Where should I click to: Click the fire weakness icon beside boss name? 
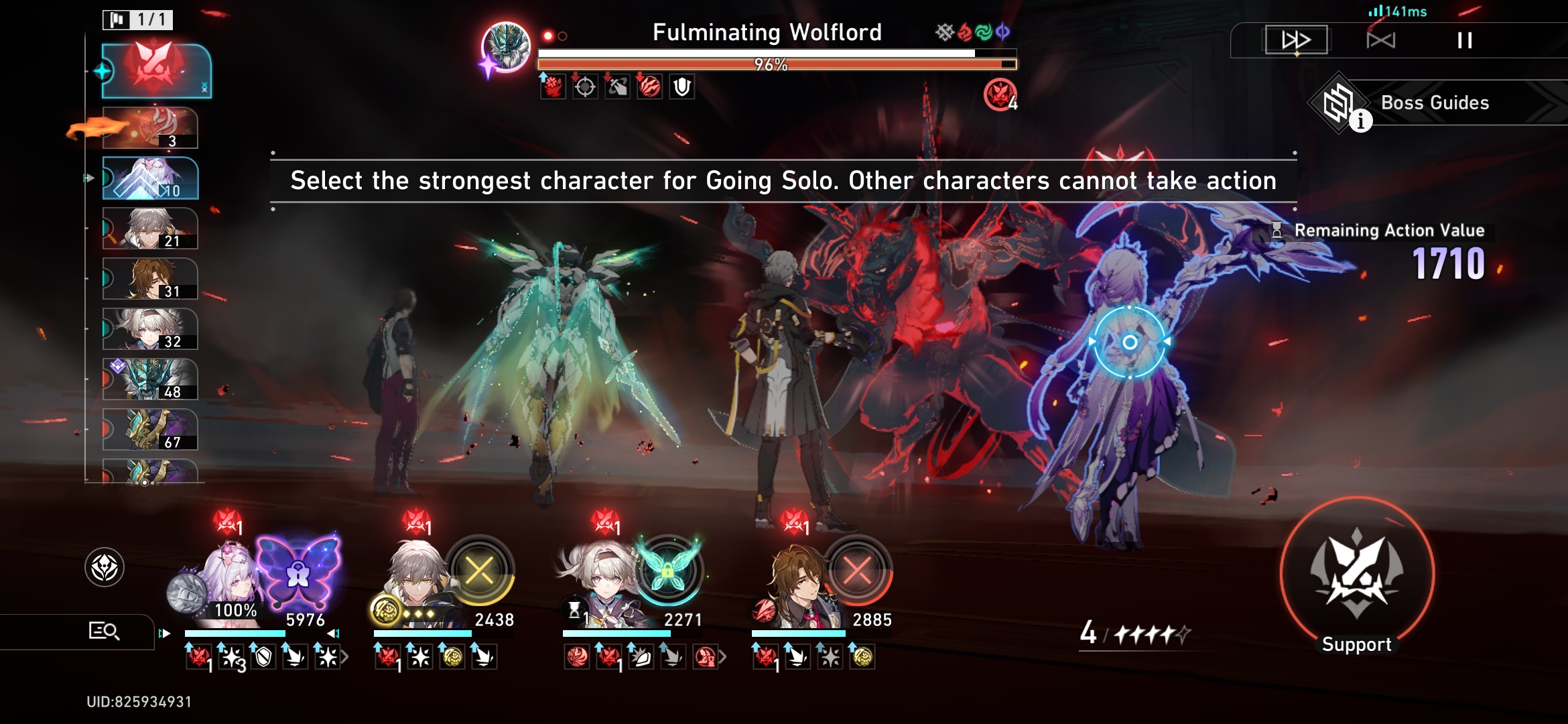tap(965, 31)
